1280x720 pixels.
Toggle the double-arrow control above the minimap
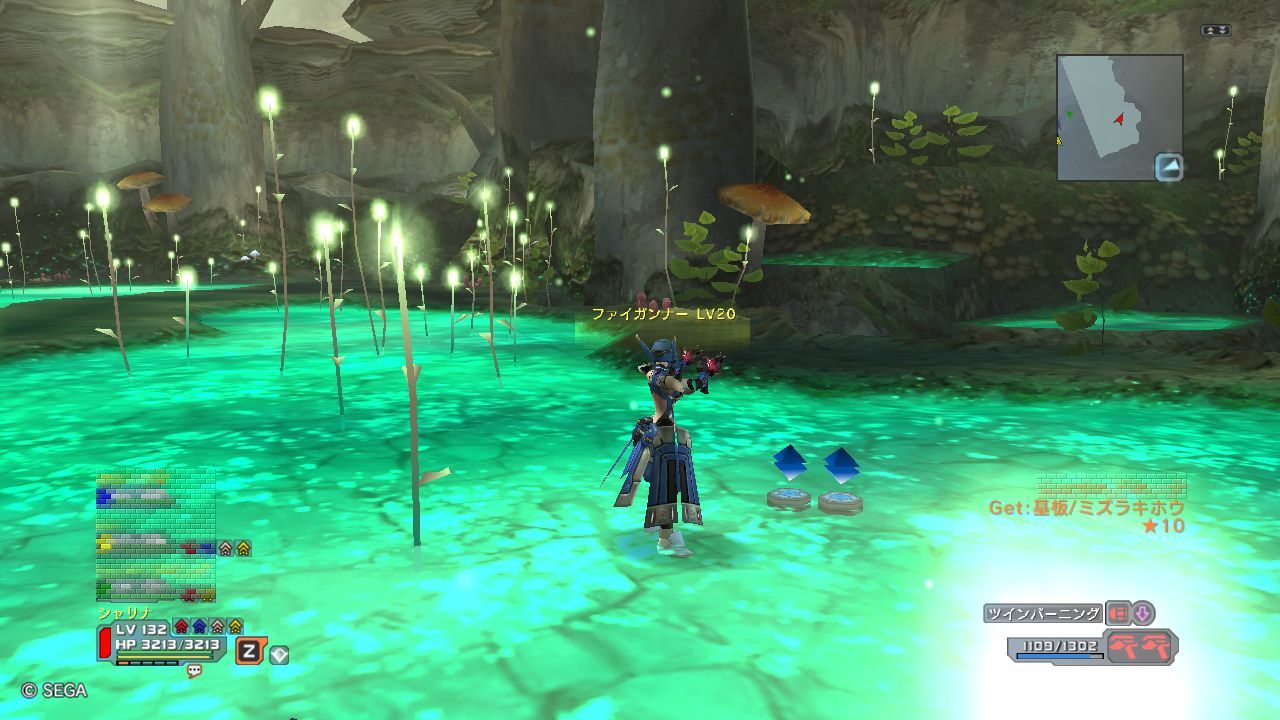(1215, 31)
